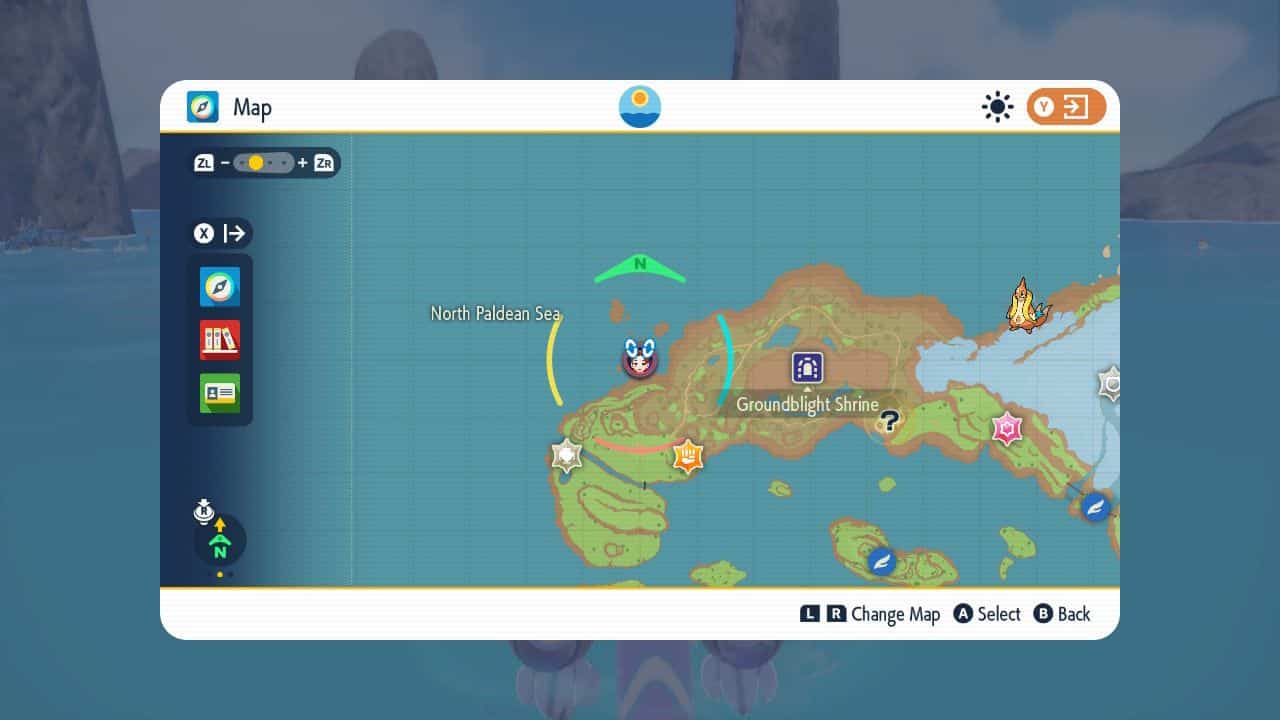This screenshot has height=720, width=1280.
Task: Select the compass map app in the sidebar
Action: point(220,287)
